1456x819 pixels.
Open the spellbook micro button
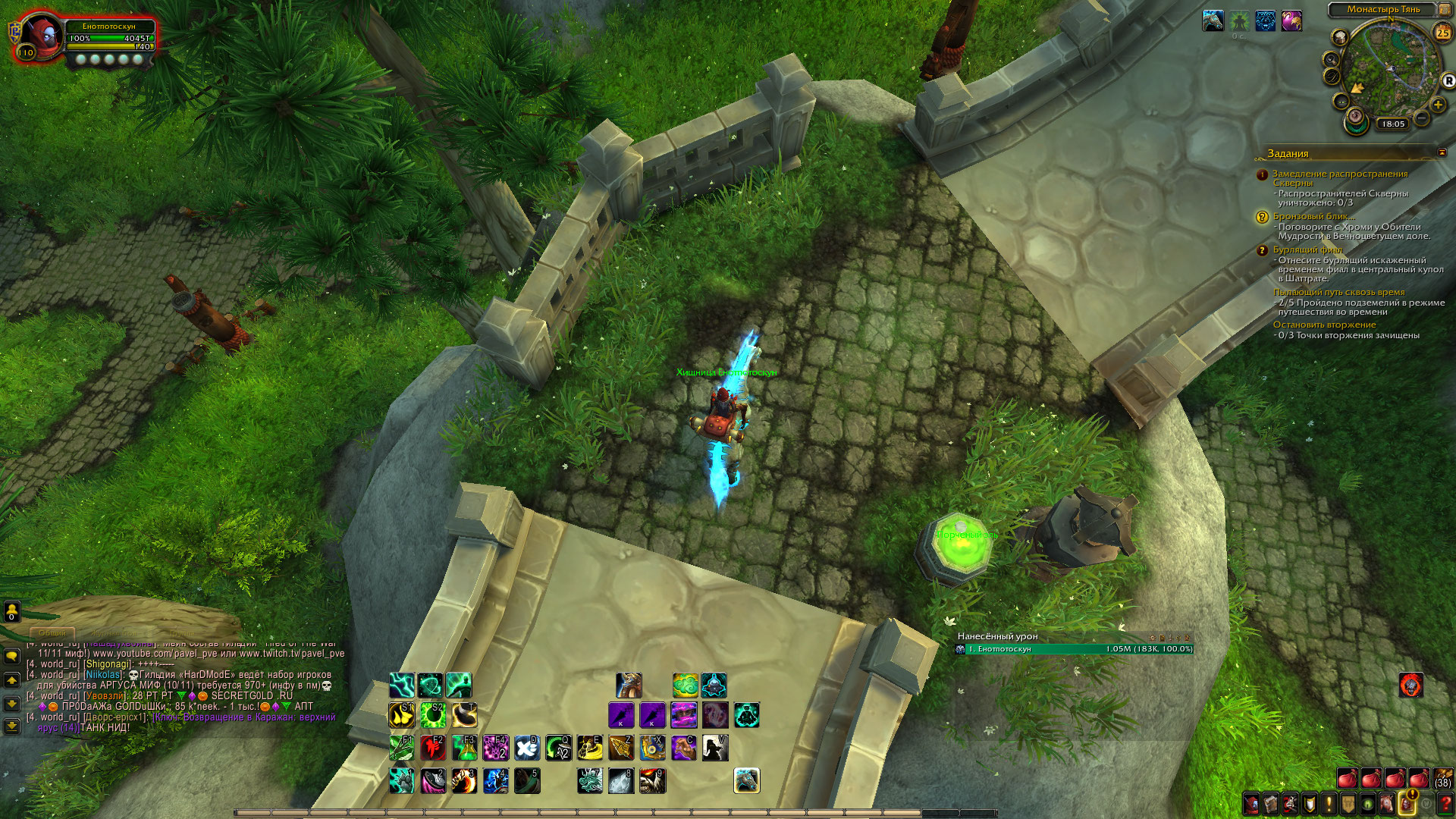click(1270, 805)
